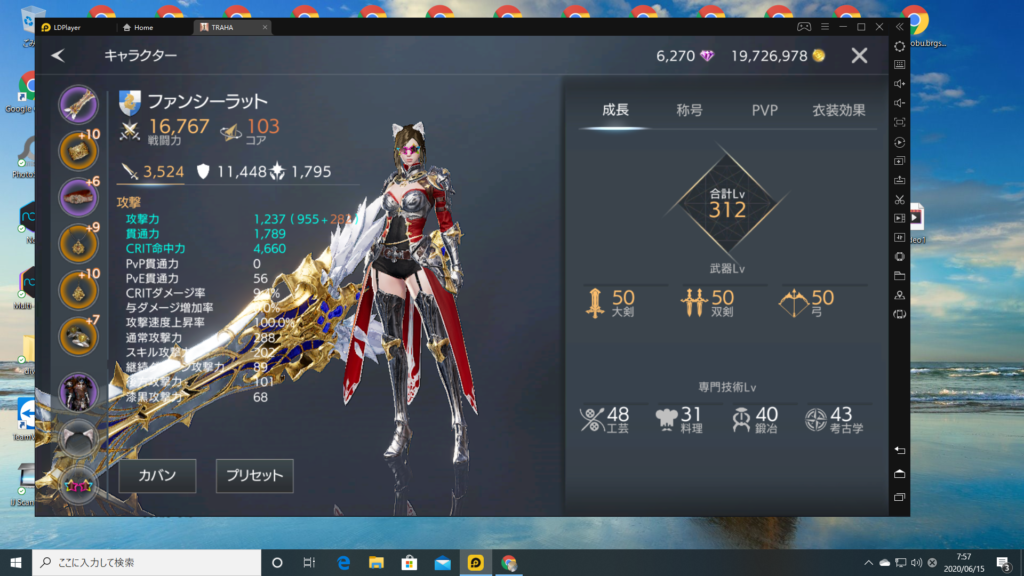Screen dimensions: 1024x576
Task: Open the 称号 tab
Action: (x=690, y=110)
